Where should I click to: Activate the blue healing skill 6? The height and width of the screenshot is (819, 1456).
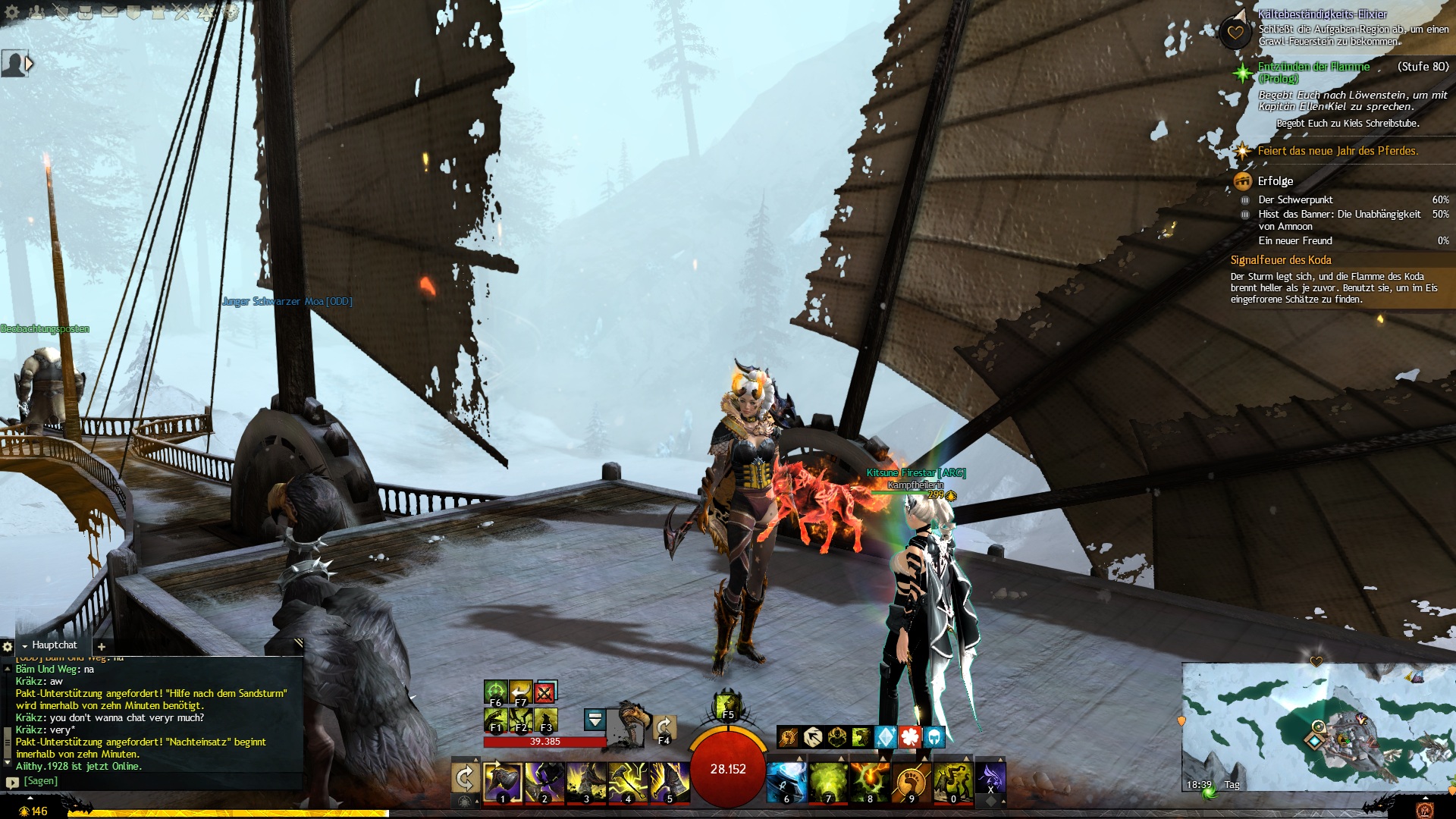pos(786,781)
